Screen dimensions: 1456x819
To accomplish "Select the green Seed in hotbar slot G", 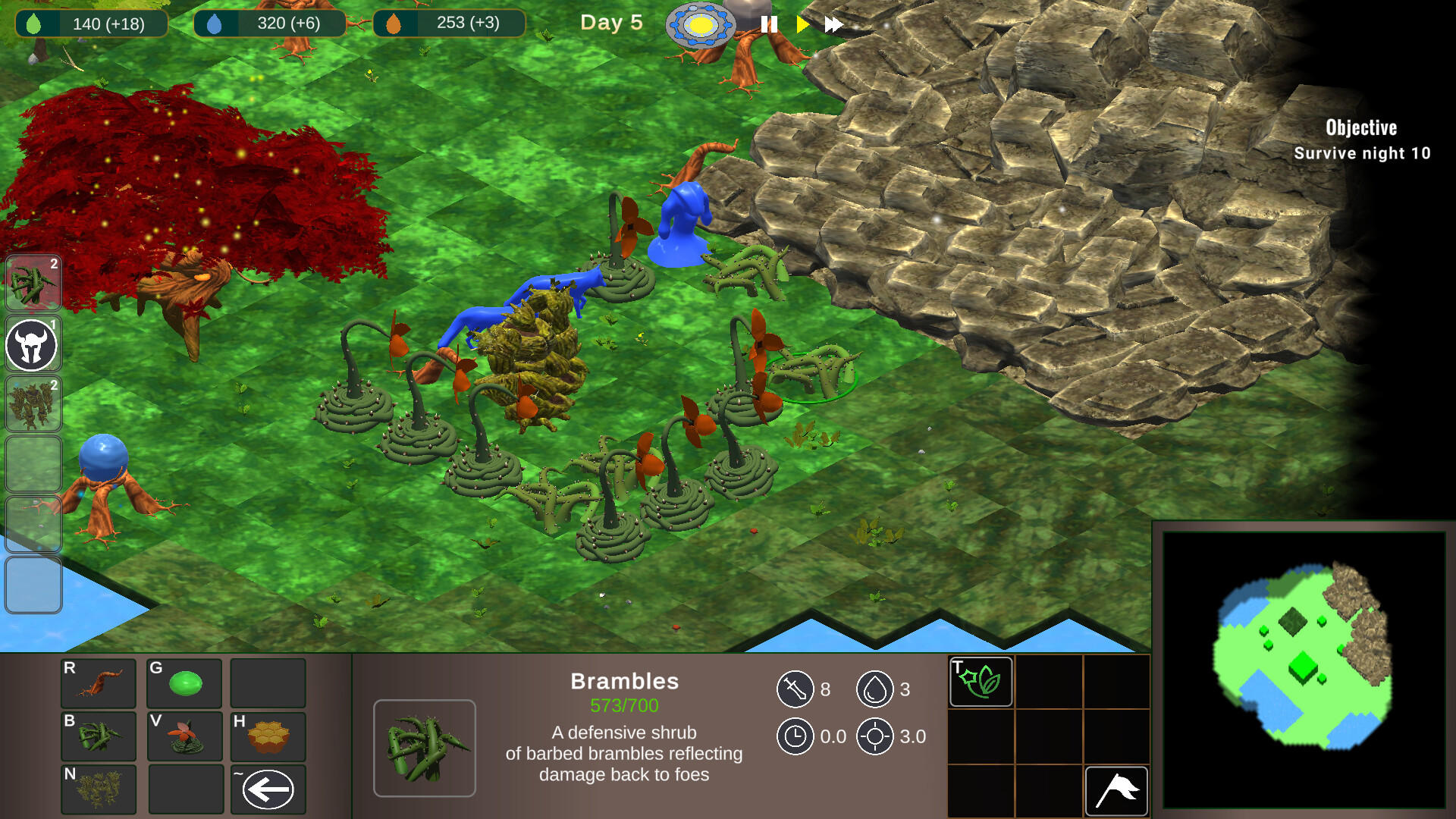I will pos(184,682).
